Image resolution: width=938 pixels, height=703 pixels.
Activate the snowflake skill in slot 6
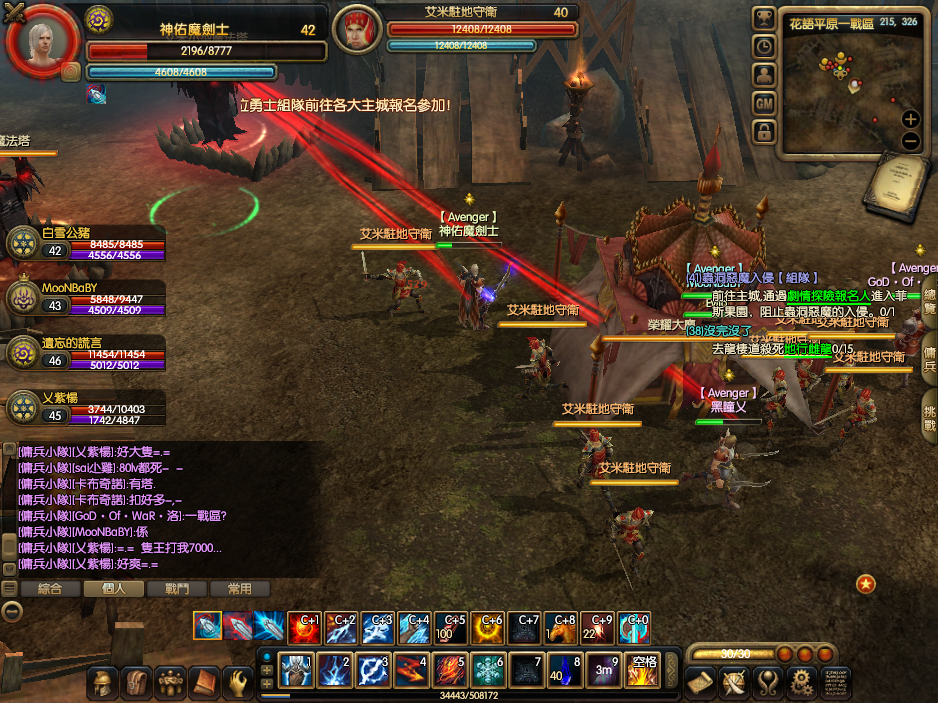[488, 670]
